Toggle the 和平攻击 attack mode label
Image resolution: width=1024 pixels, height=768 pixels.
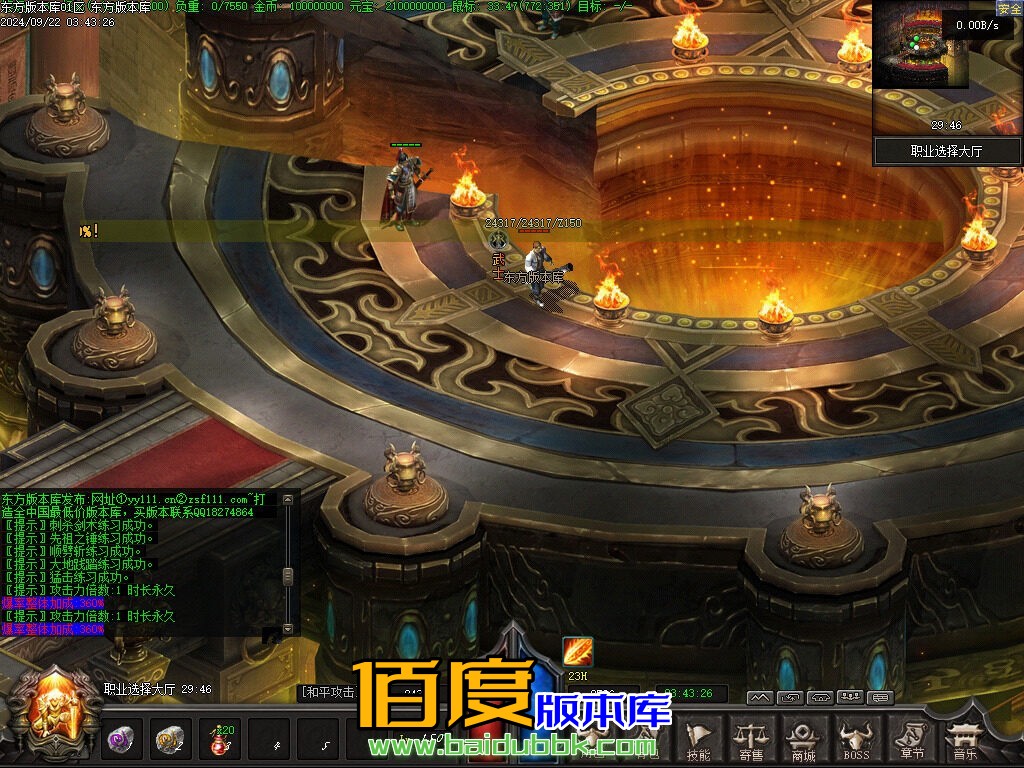tap(329, 692)
